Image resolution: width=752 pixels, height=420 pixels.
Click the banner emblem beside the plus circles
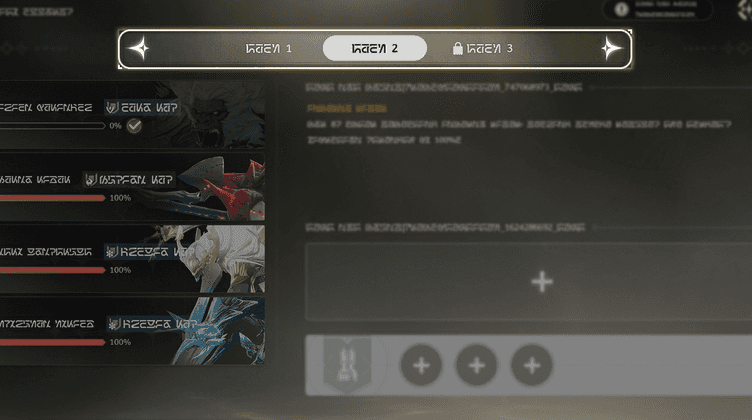tap(347, 364)
